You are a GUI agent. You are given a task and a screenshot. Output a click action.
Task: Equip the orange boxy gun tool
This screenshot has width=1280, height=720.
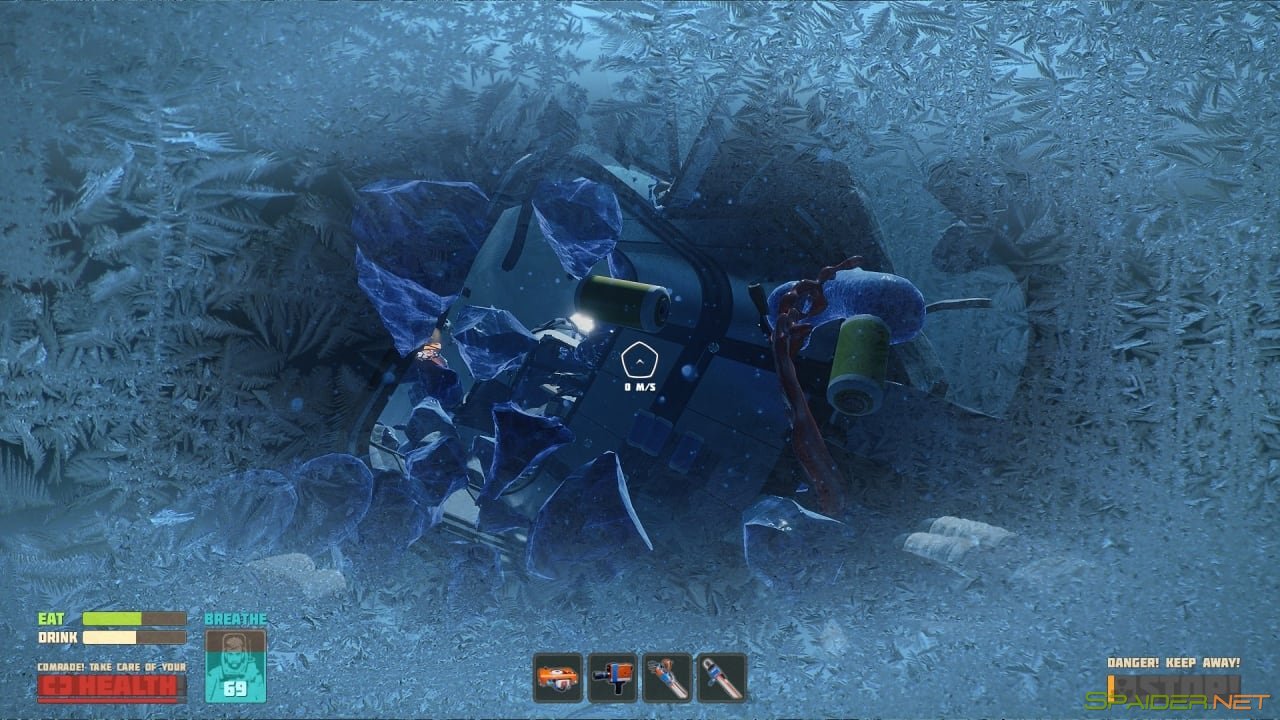tap(612, 677)
